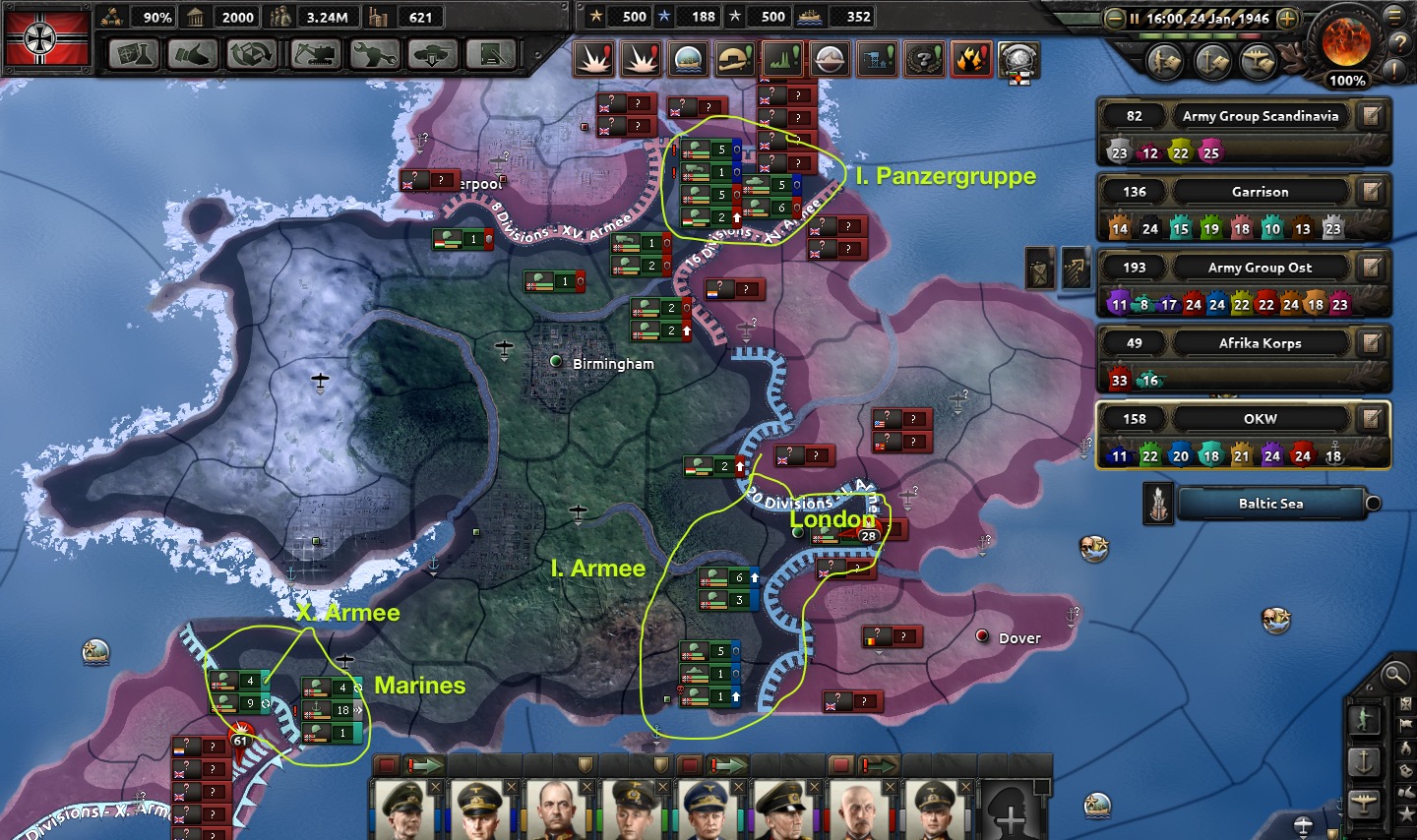Viewport: 1417px width, 840px height.
Task: Open the German flag country overview
Action: (x=48, y=38)
